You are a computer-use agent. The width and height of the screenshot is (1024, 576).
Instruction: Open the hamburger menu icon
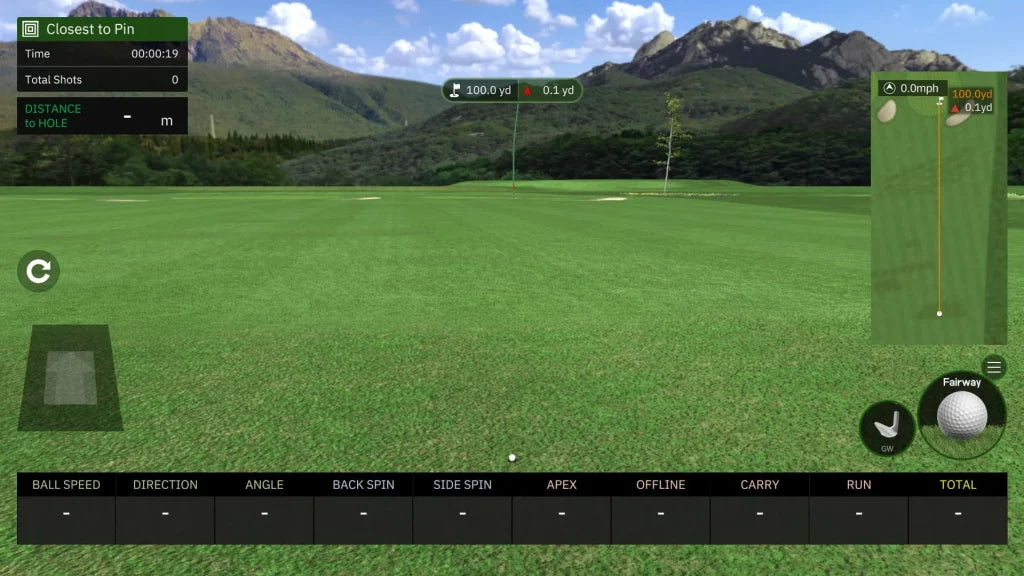[993, 367]
